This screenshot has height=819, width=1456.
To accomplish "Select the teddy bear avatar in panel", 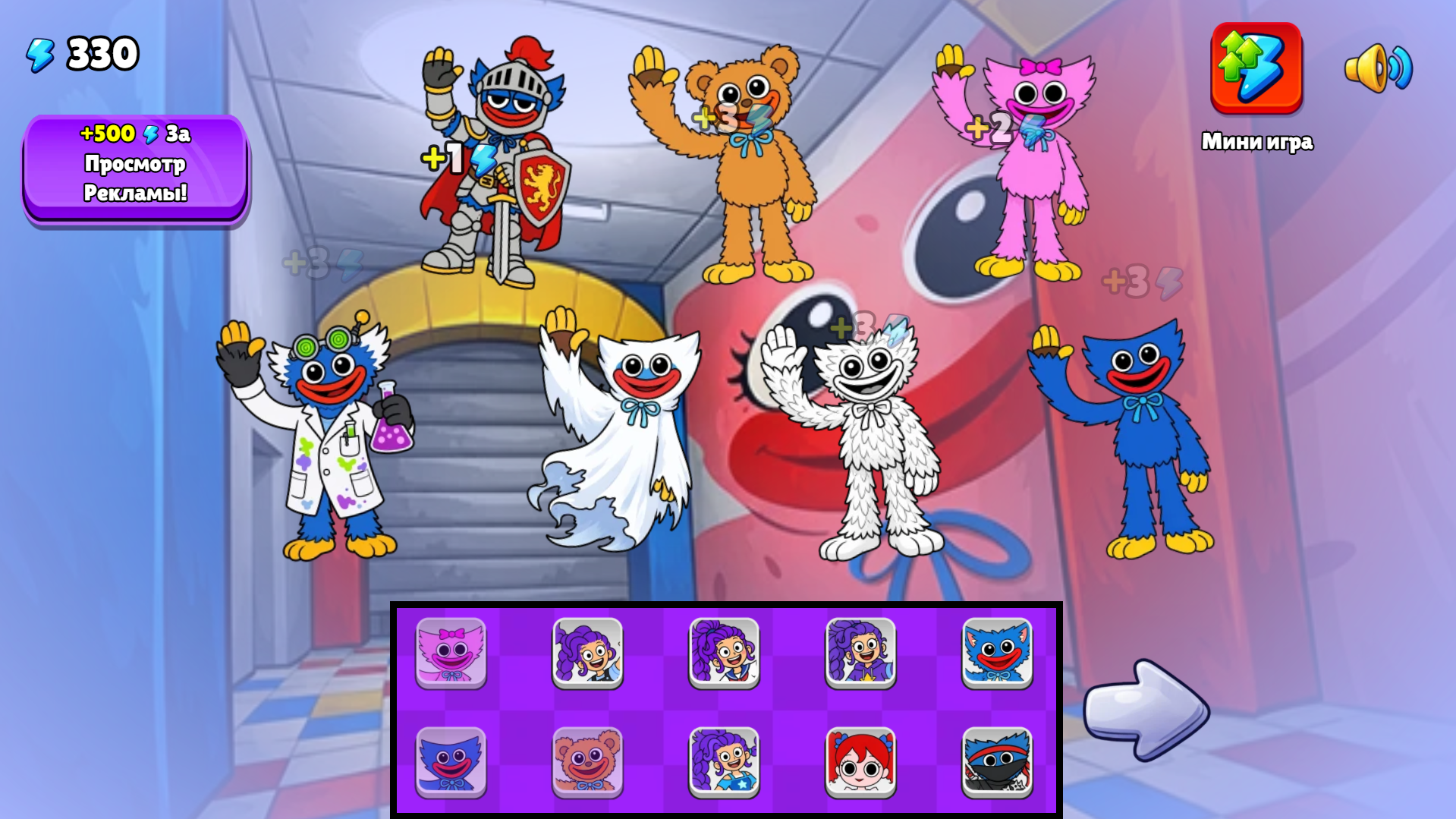I will point(590,762).
